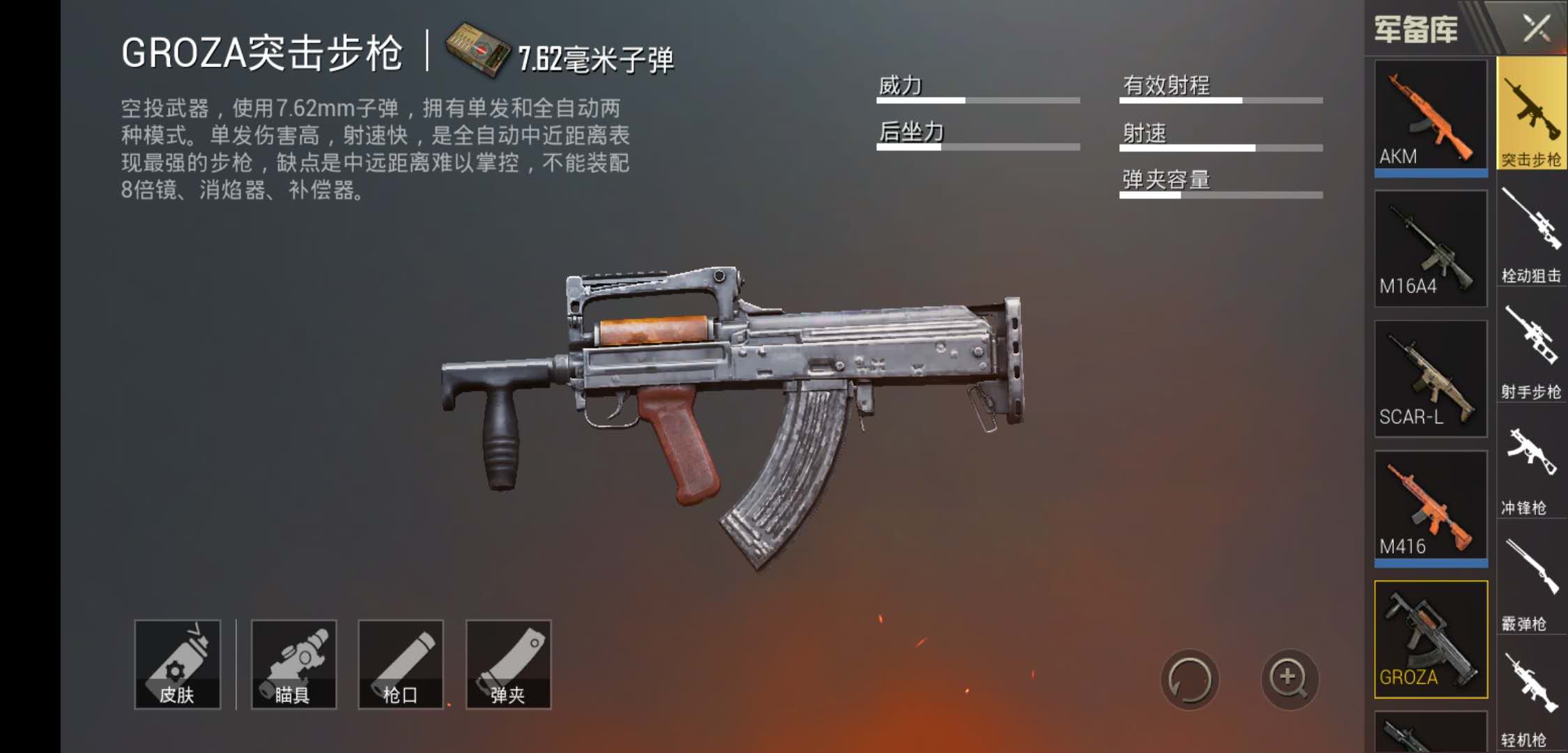The height and width of the screenshot is (753, 1568).
Task: Select the M16A4 rifle thumbnail
Action: tap(1430, 248)
